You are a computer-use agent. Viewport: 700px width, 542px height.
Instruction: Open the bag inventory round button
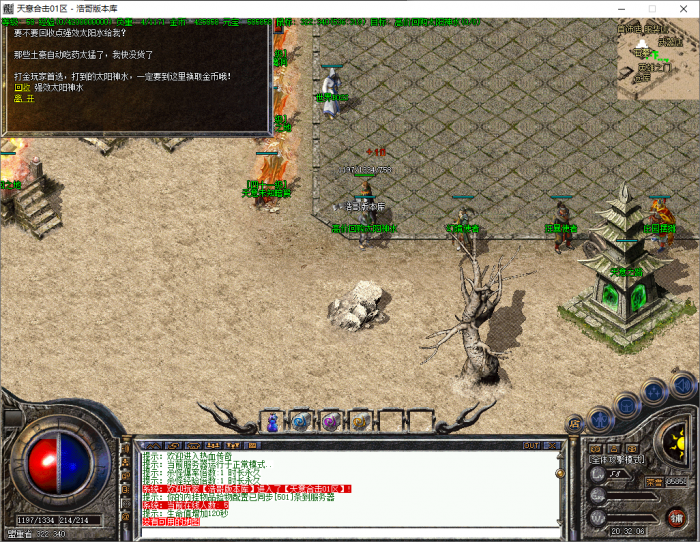click(626, 403)
